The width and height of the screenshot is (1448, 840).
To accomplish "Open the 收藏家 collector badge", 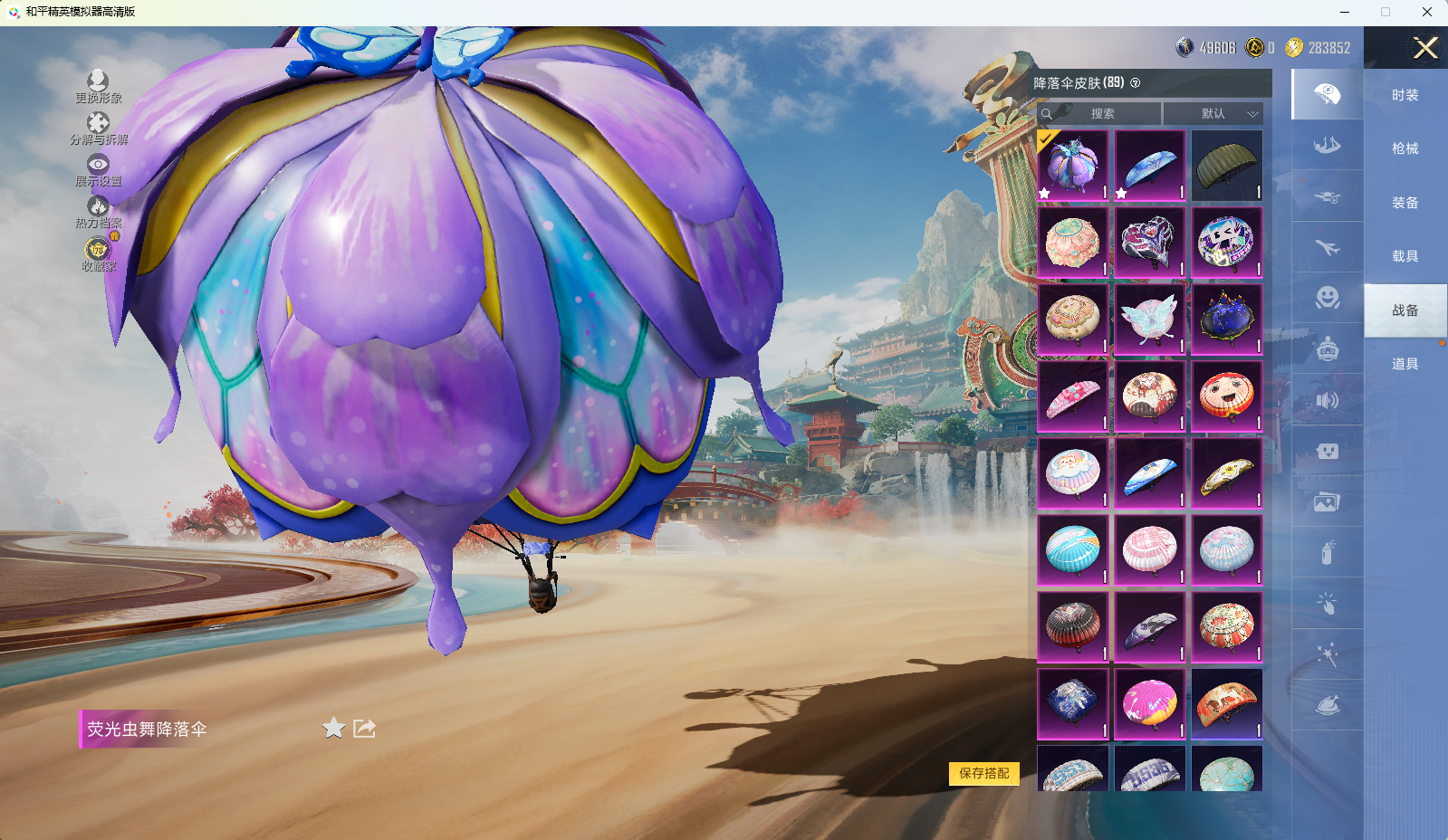I will pos(98,254).
